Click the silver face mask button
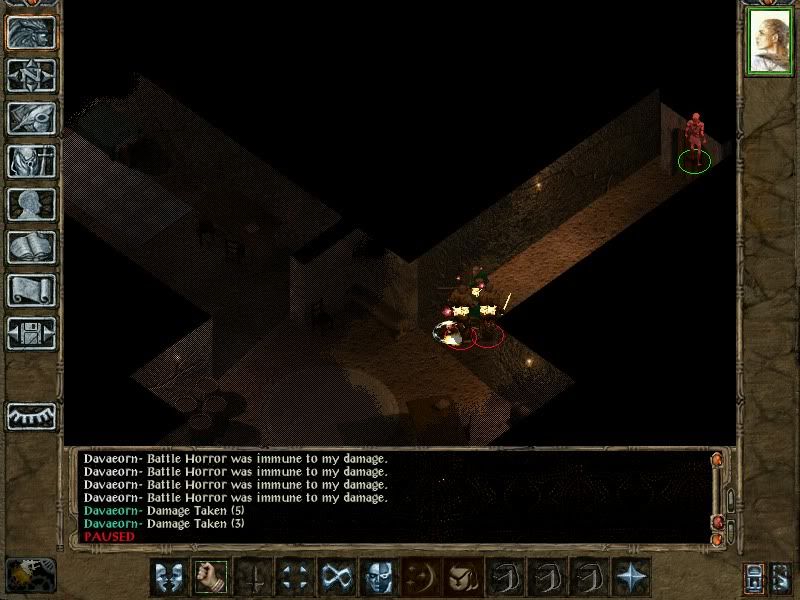800x600 pixels. coord(378,577)
